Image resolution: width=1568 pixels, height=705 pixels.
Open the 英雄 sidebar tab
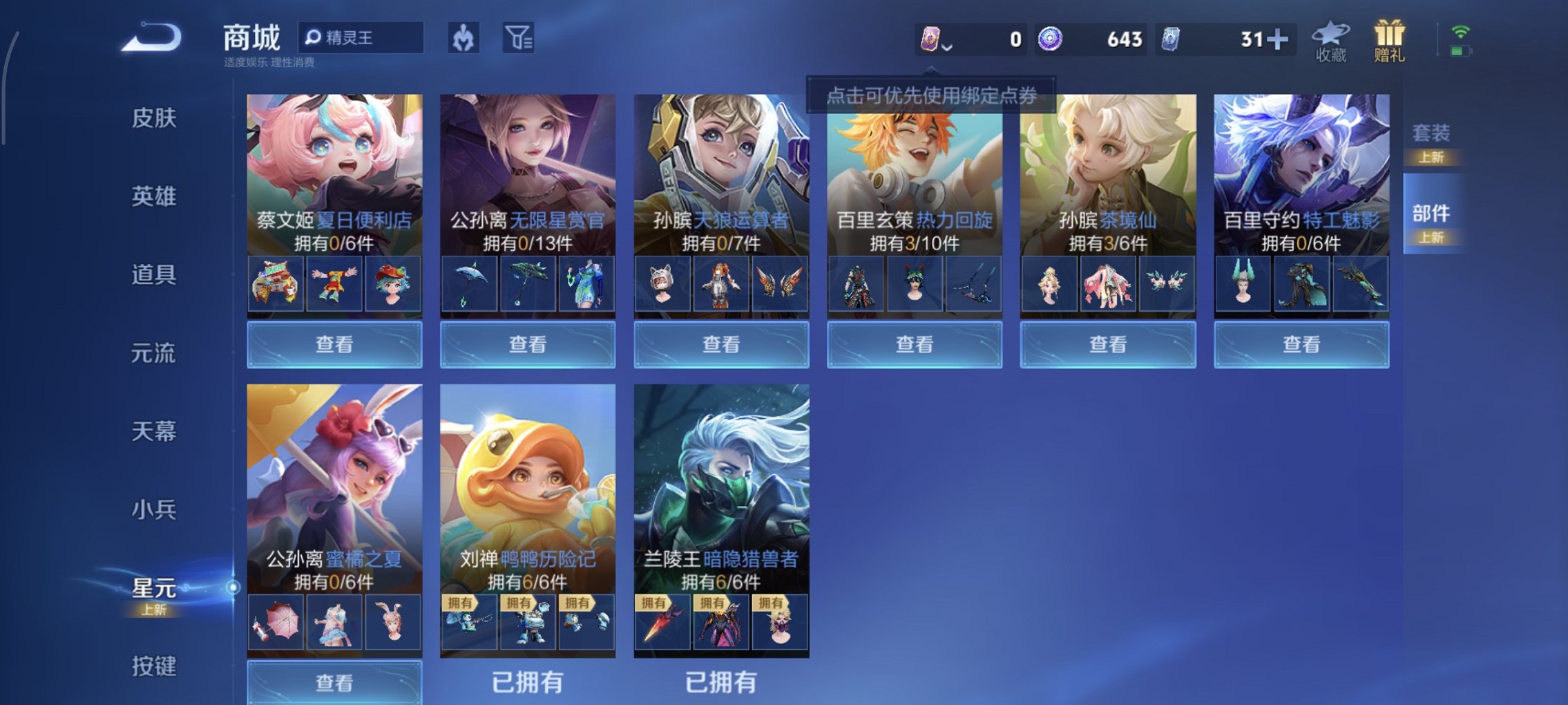click(x=153, y=196)
